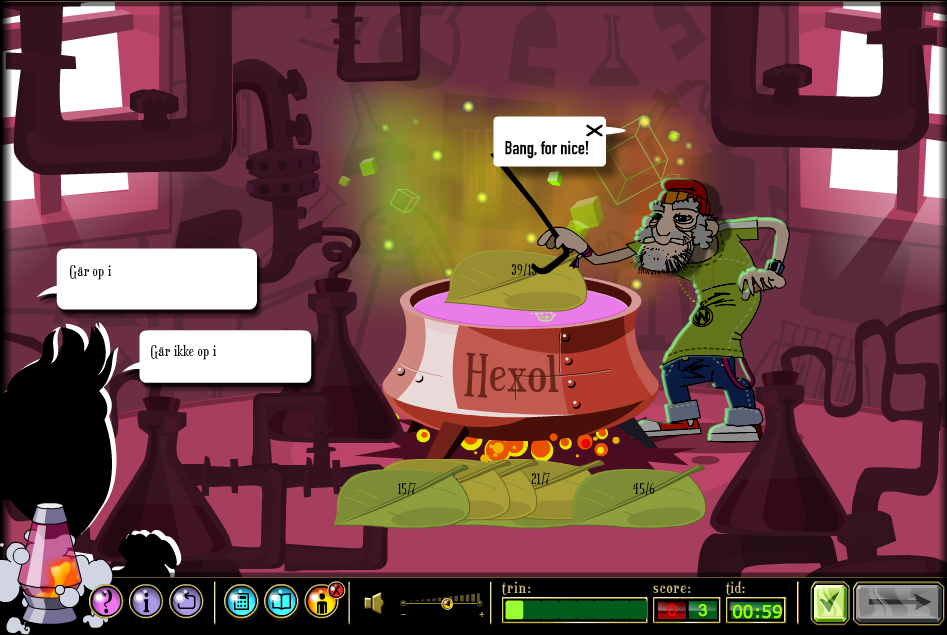Click the orange character icon
Viewport: 947px width, 635px height.
(321, 602)
